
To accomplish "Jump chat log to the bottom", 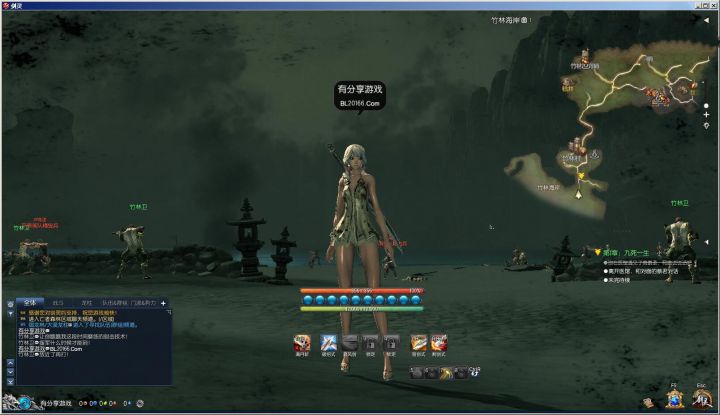I will (x=10, y=381).
